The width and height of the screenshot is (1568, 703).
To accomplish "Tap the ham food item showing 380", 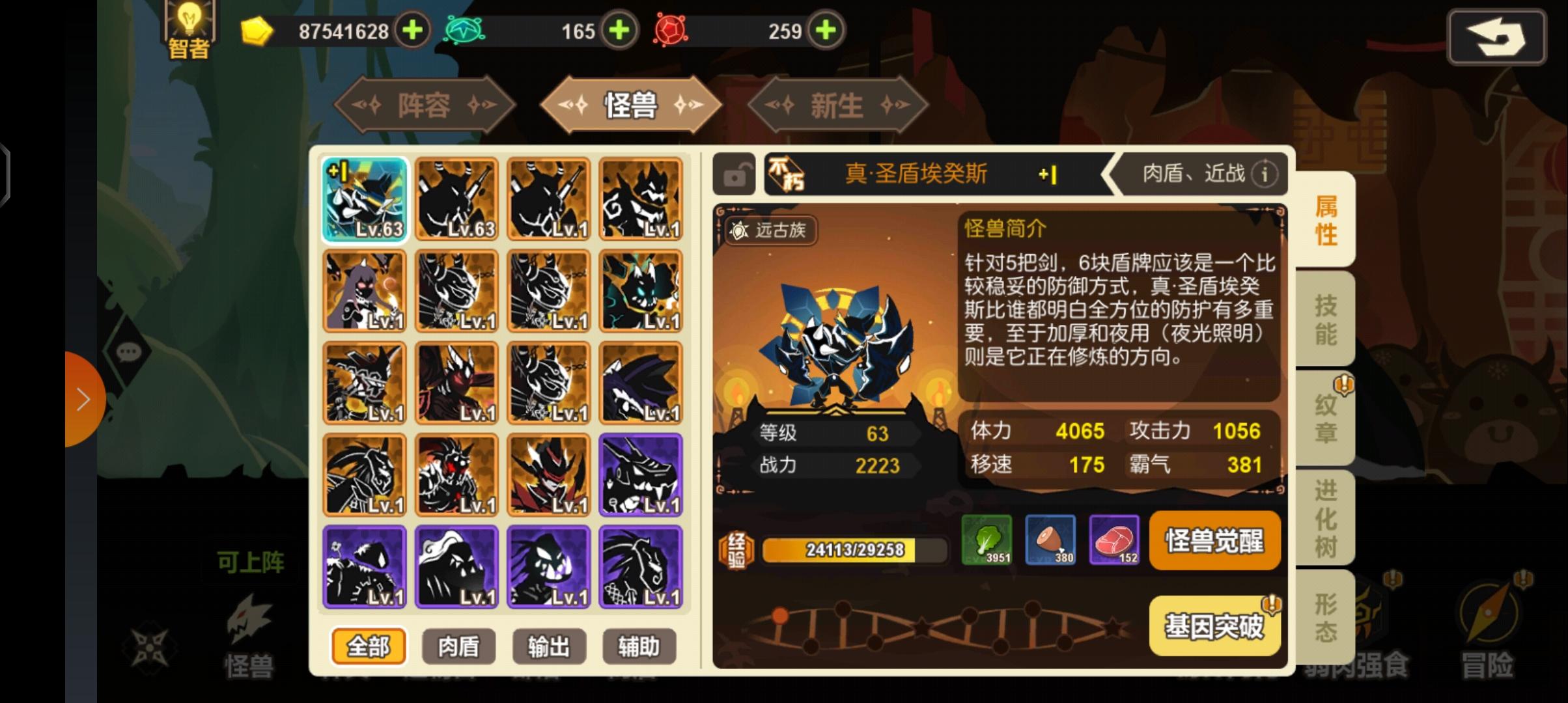I will tap(1050, 541).
